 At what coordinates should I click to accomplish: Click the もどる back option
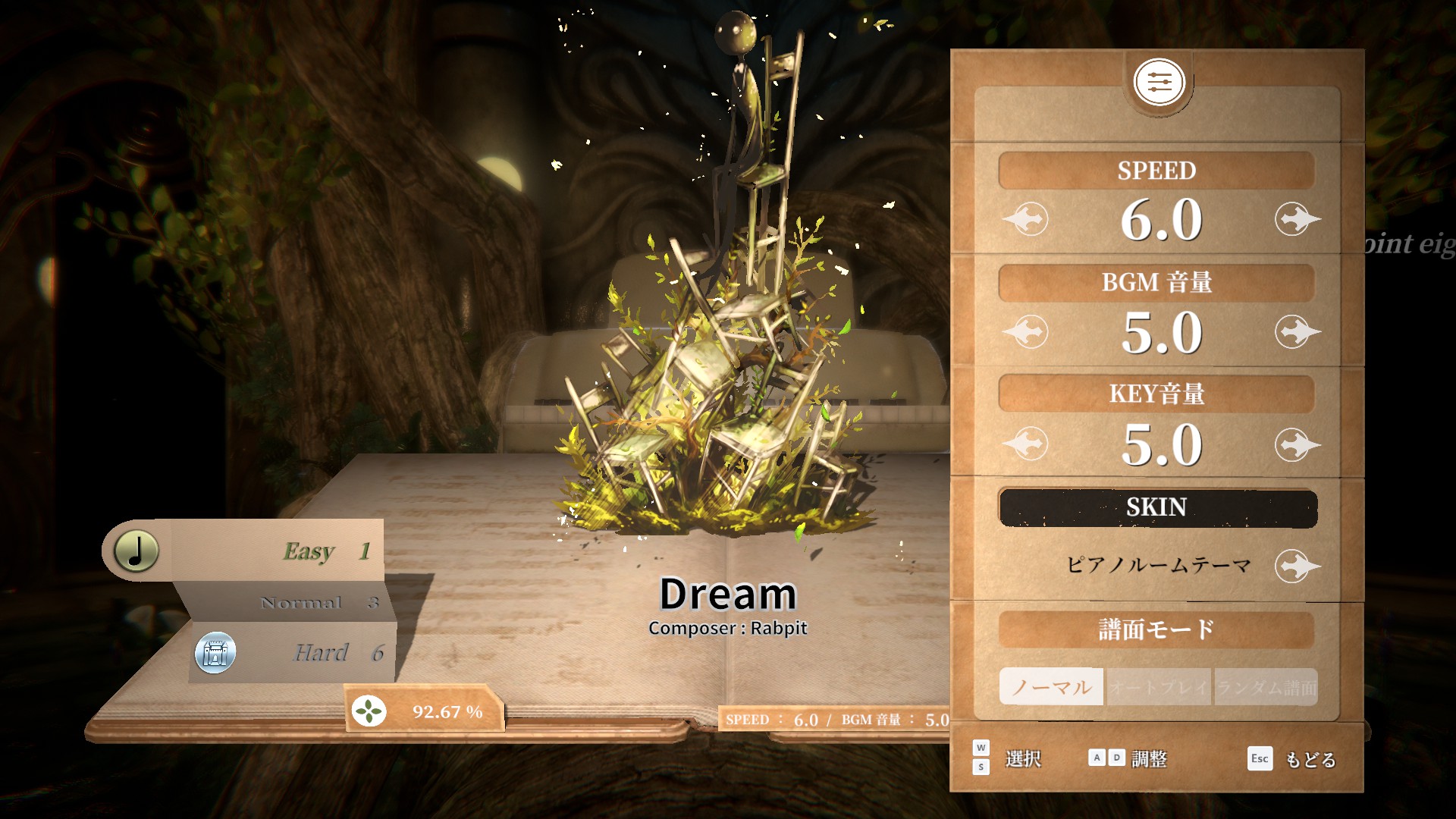1310,759
